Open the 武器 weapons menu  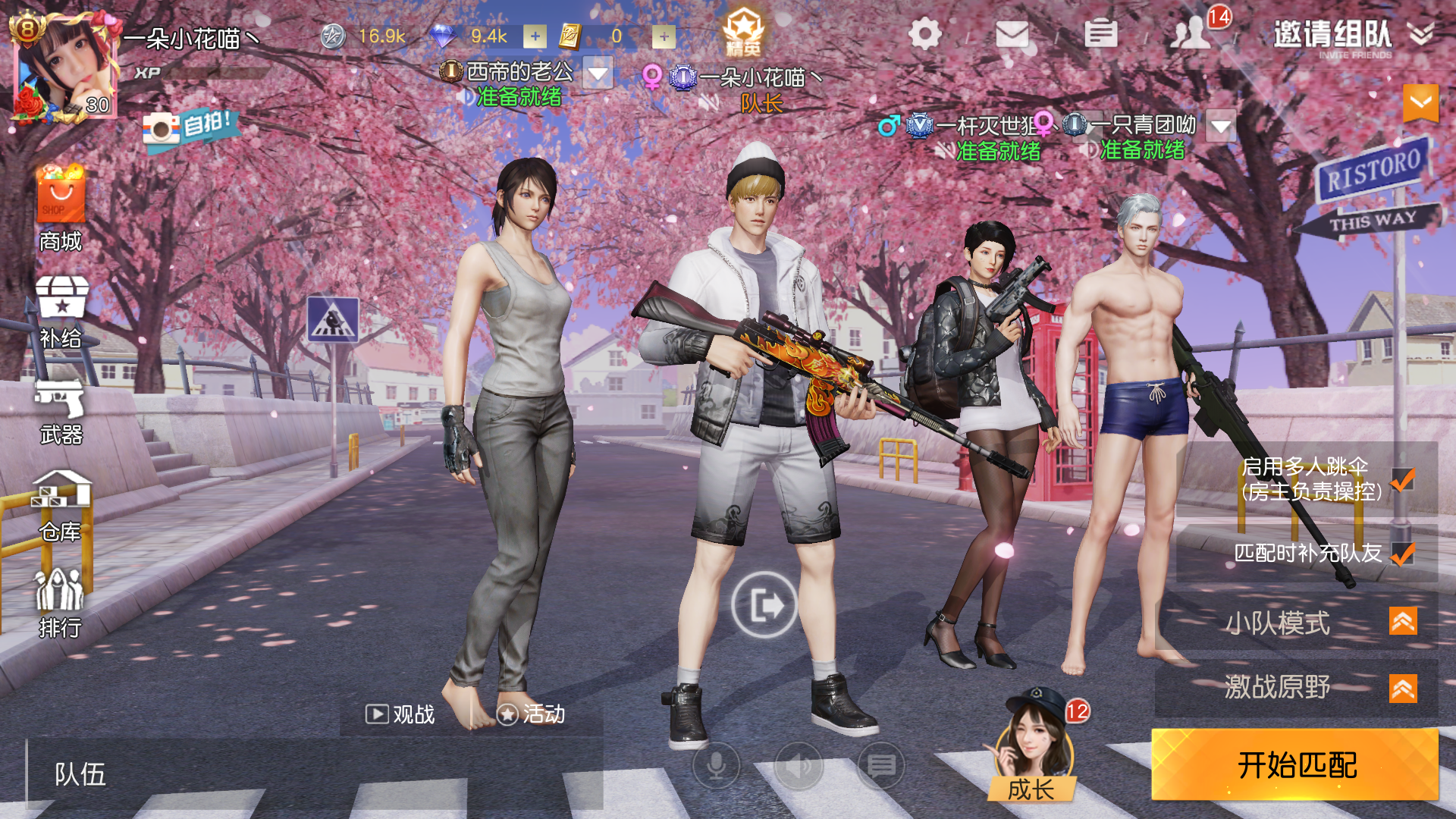click(61, 409)
